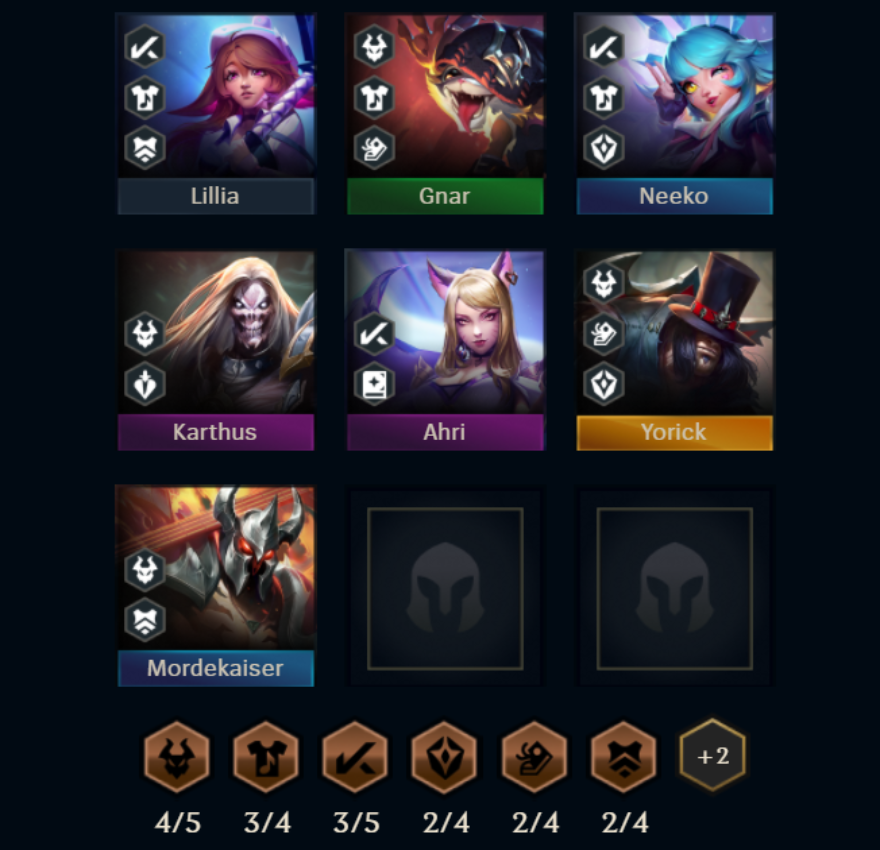This screenshot has width=880, height=850.
Task: Click the bronze shield-shaped trait icon
Action: [x=445, y=757]
